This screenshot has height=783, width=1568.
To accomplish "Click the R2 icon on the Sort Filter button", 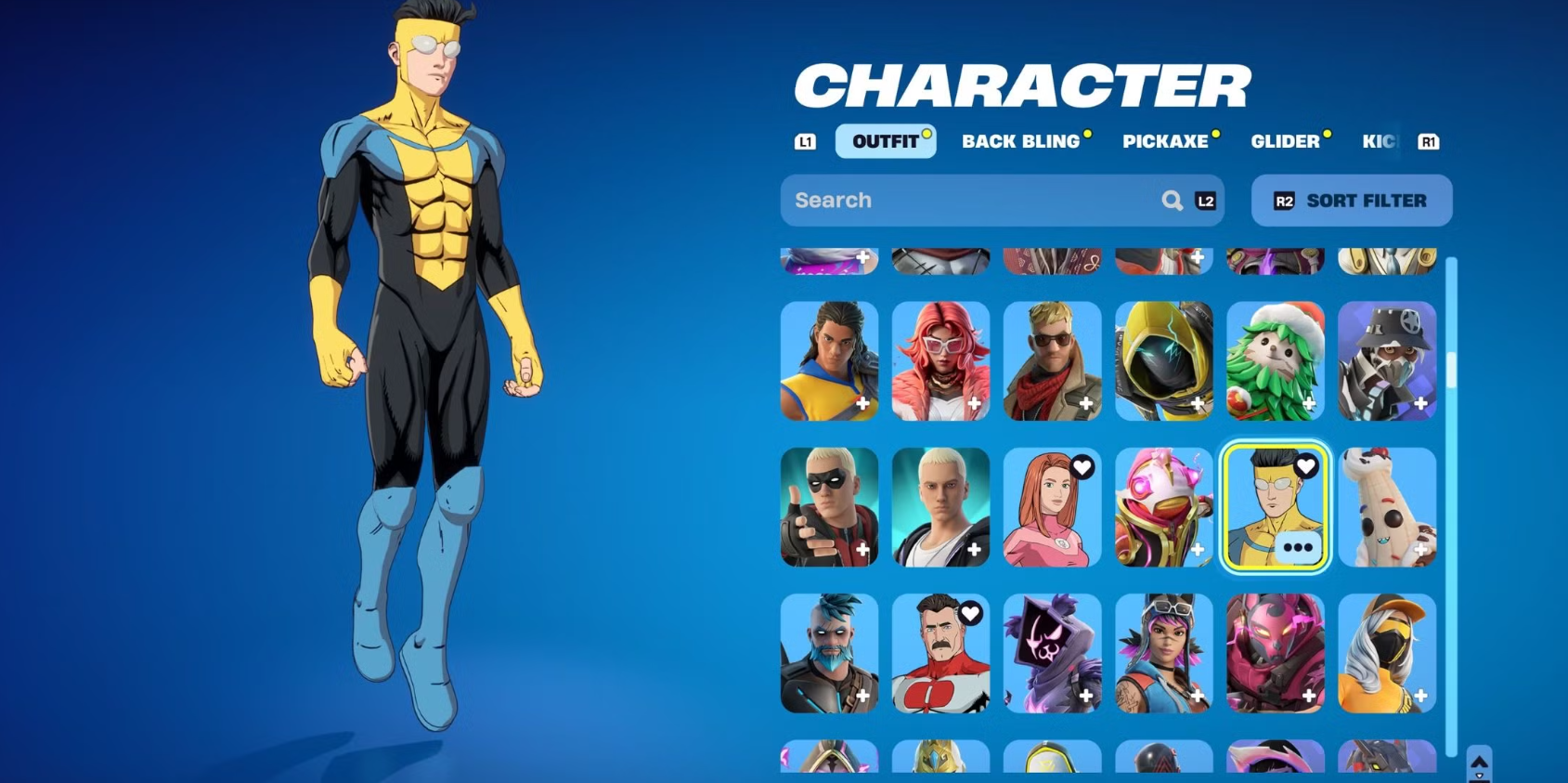I will (1286, 200).
